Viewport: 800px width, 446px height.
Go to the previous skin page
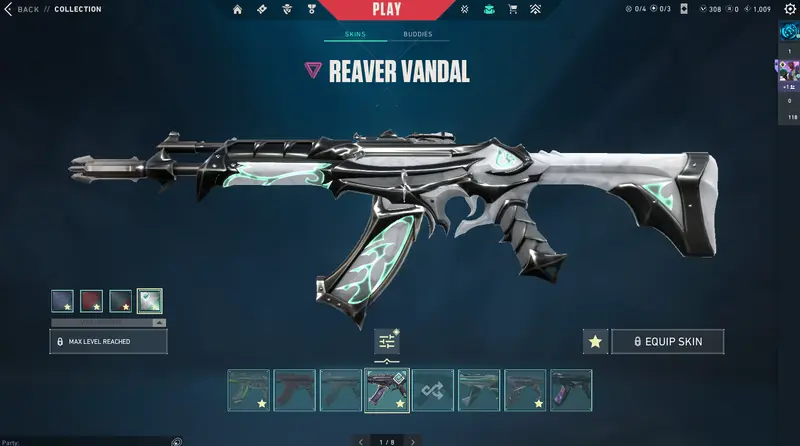[x=361, y=440]
